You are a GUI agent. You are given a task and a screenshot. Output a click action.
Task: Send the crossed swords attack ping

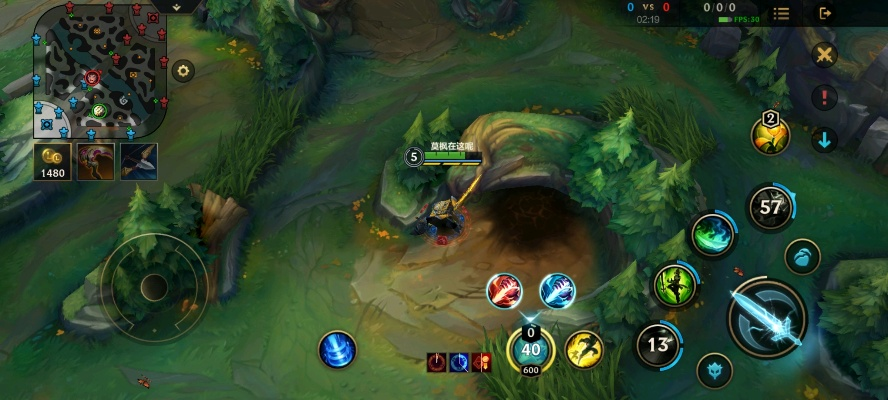(824, 55)
